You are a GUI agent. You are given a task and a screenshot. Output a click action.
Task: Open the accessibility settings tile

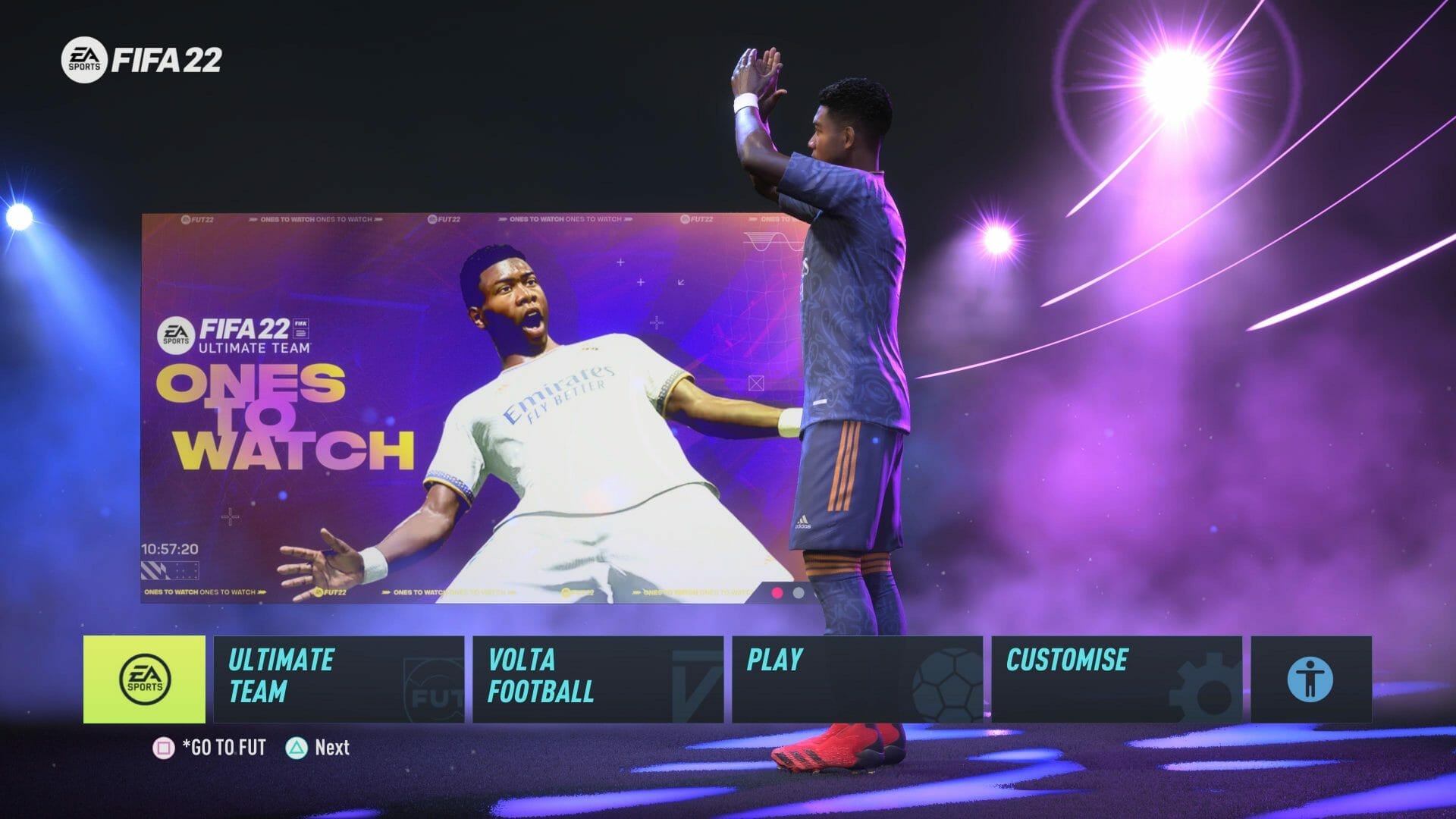click(1310, 679)
